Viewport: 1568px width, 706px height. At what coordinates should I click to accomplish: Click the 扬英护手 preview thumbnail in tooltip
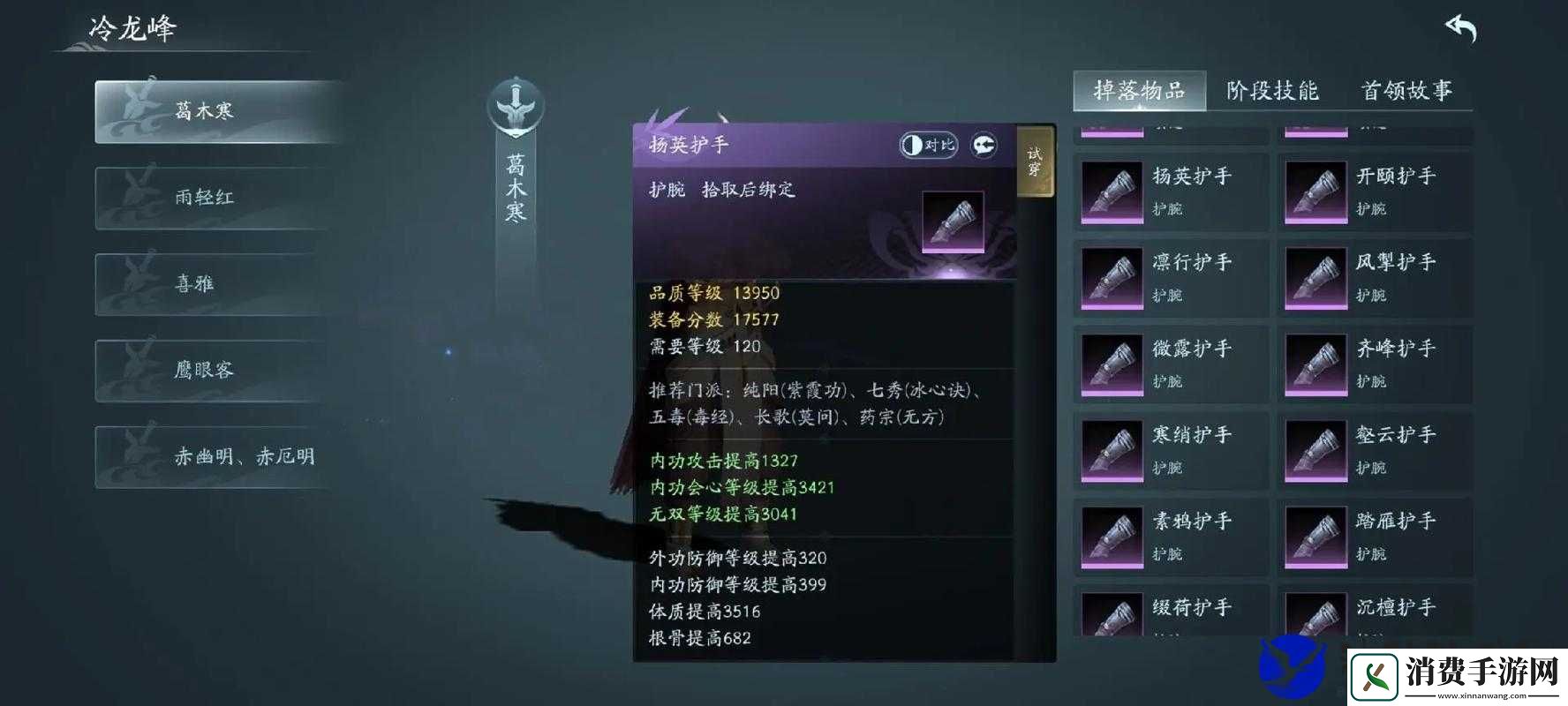(952, 223)
